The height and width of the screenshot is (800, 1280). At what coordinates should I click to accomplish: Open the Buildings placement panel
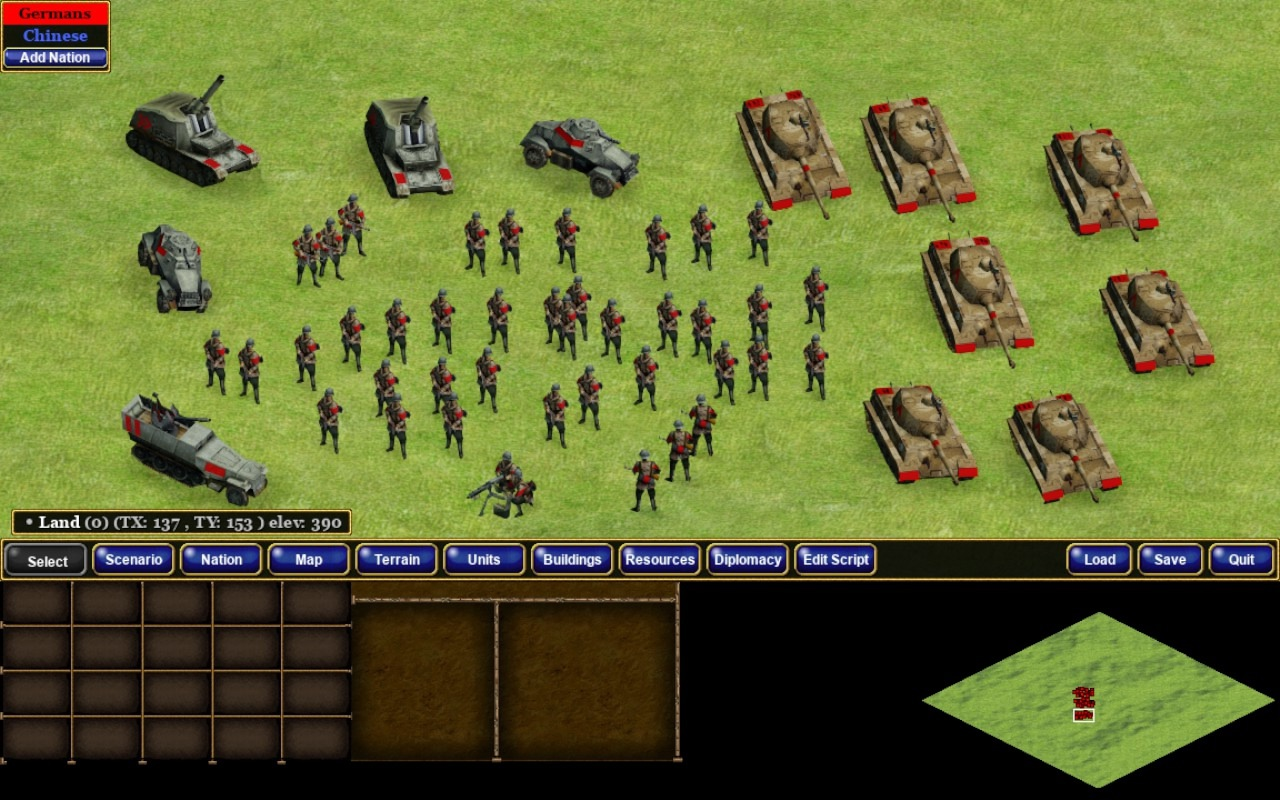pyautogui.click(x=572, y=559)
